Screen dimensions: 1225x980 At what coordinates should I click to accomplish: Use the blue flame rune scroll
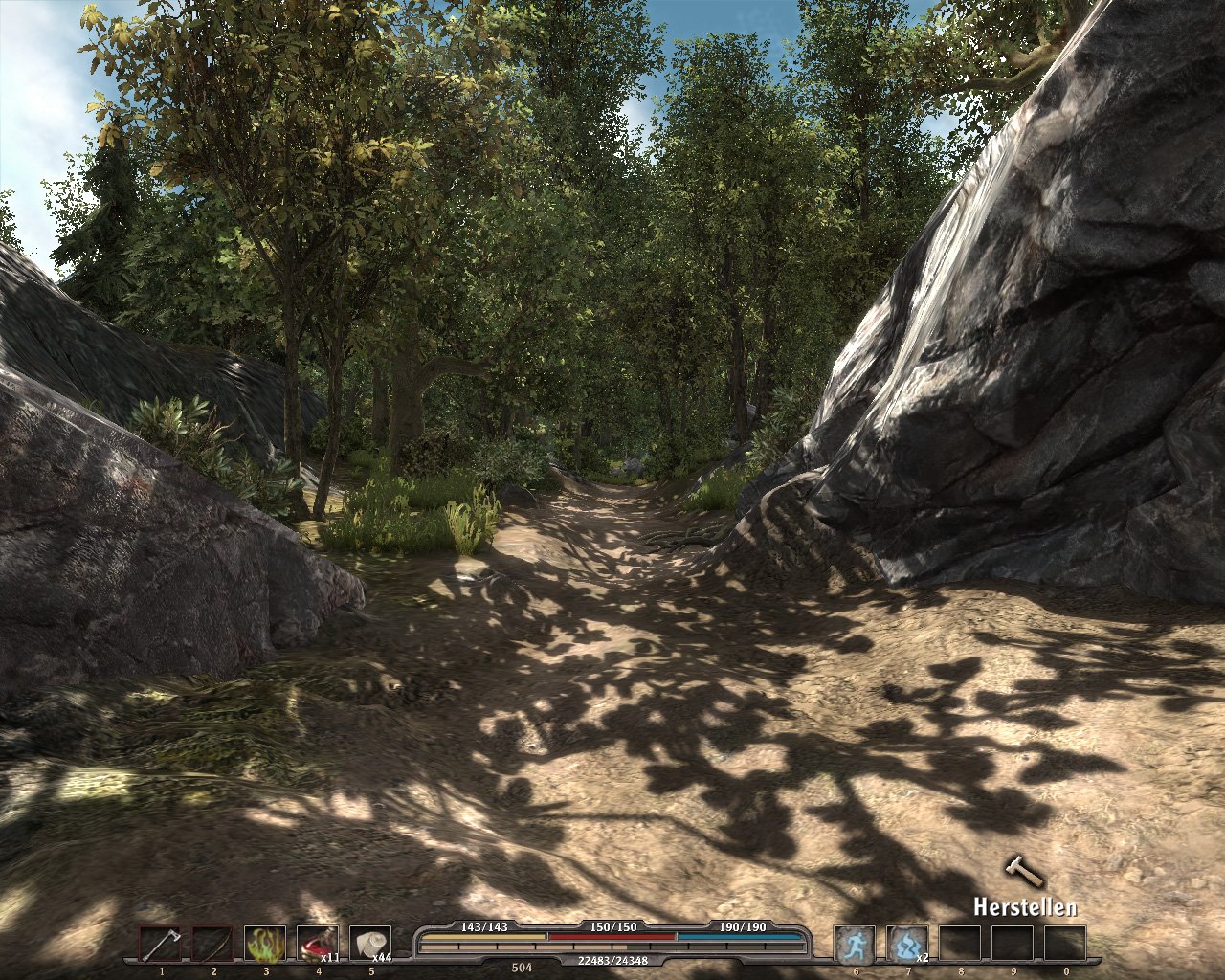pyautogui.click(x=906, y=944)
